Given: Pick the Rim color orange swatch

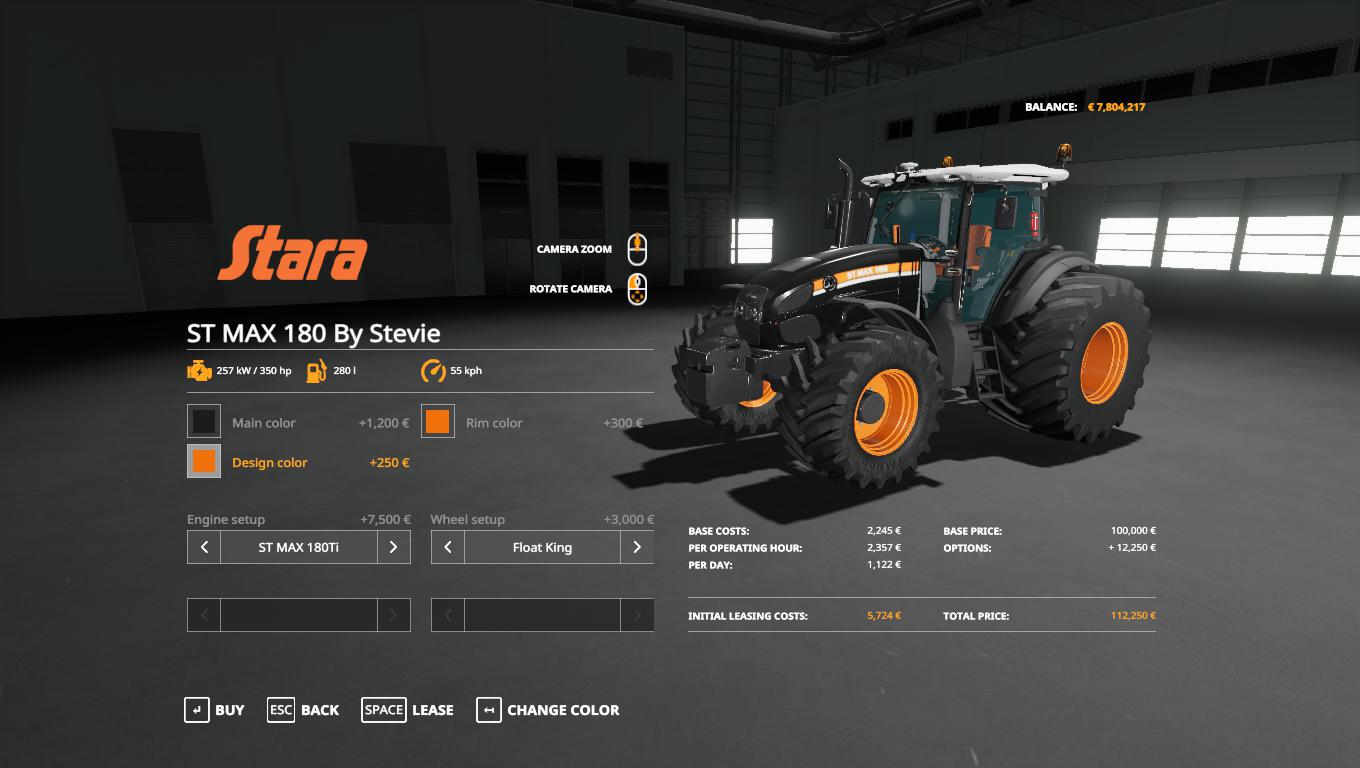Looking at the screenshot, I should point(437,422).
